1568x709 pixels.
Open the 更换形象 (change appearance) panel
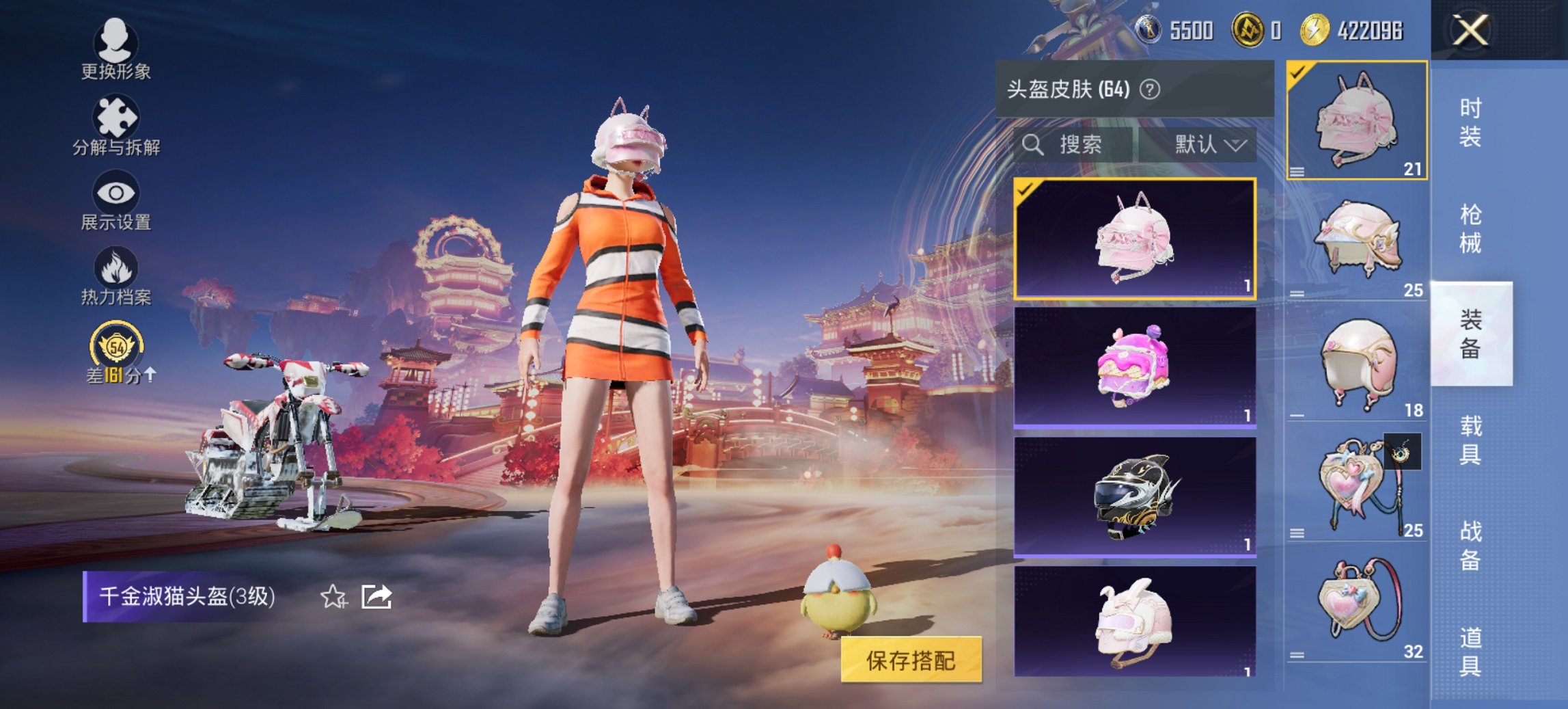115,51
